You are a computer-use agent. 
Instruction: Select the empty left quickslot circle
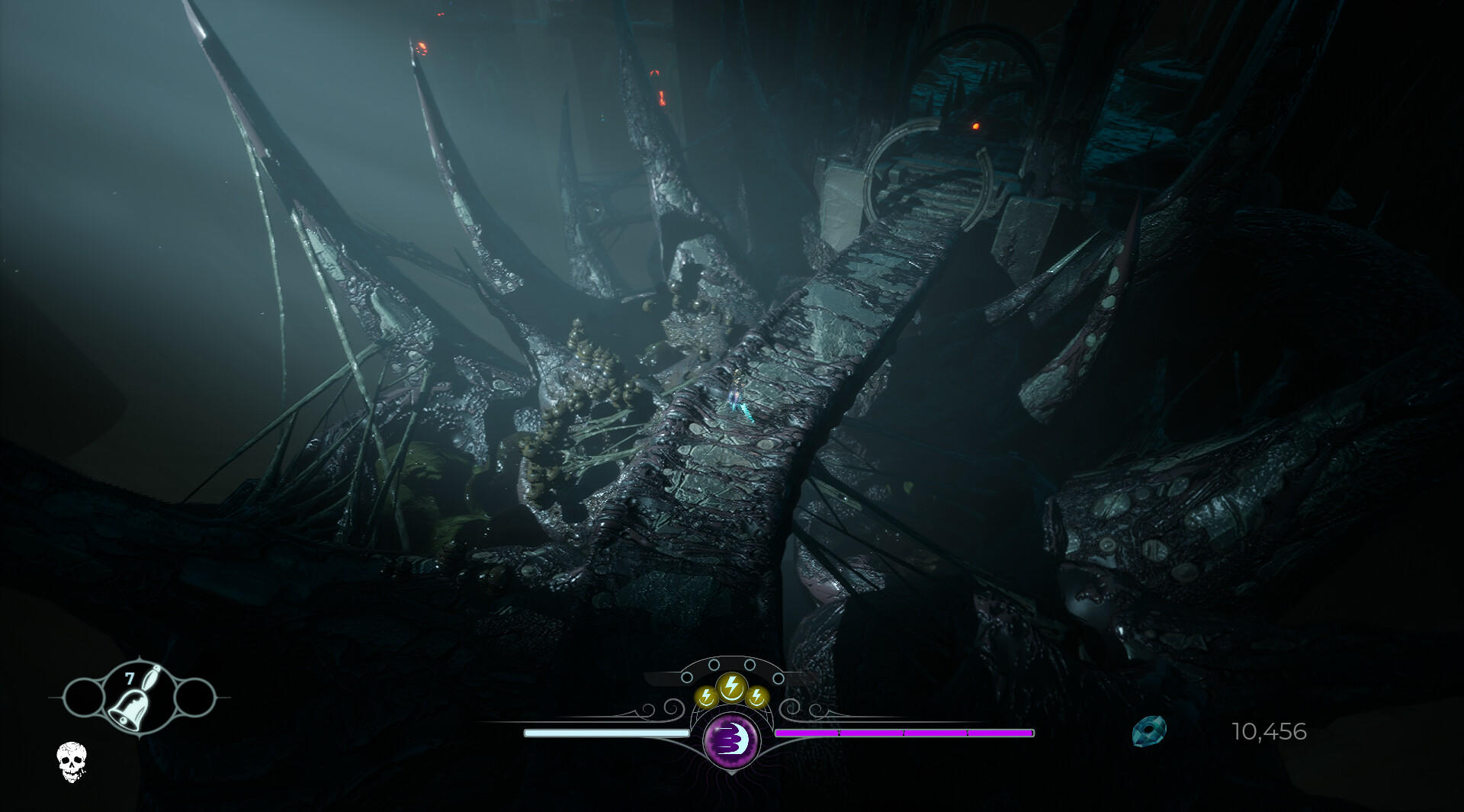pos(83,698)
